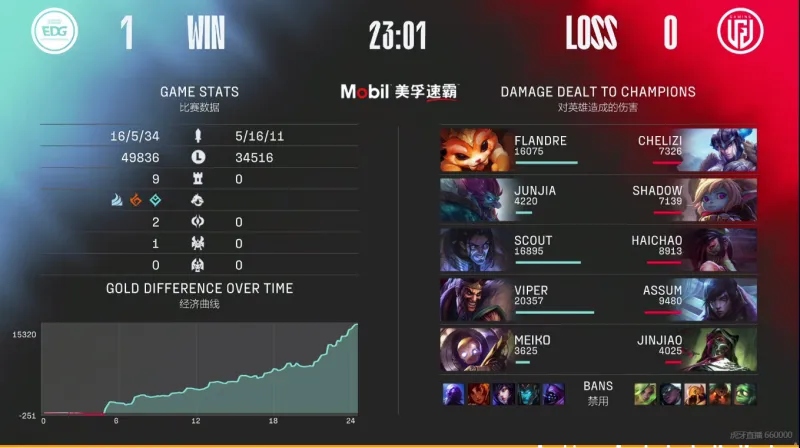Pick Meiko's champion portrait

tap(475, 349)
